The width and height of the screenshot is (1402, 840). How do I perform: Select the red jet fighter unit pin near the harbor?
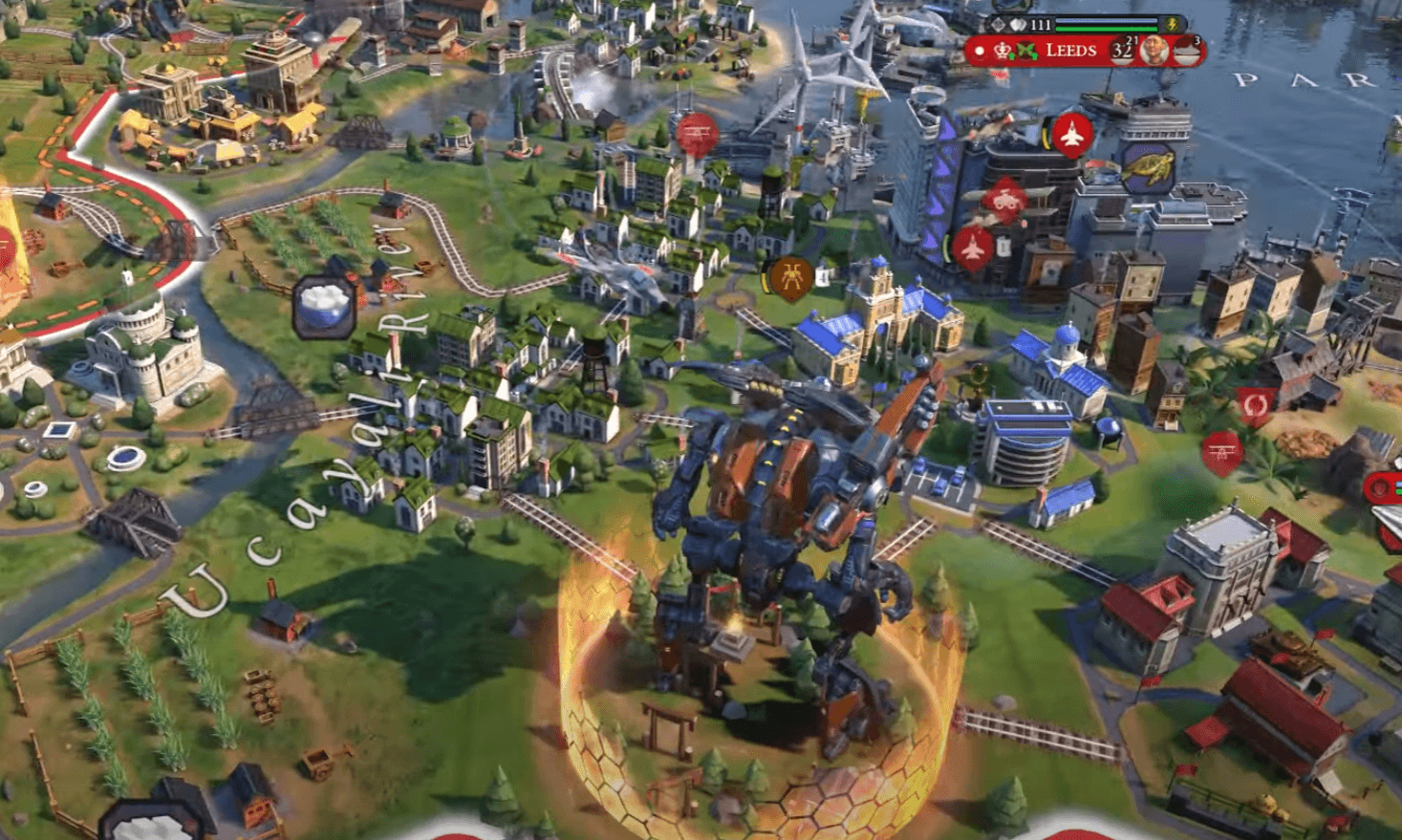click(x=1071, y=136)
